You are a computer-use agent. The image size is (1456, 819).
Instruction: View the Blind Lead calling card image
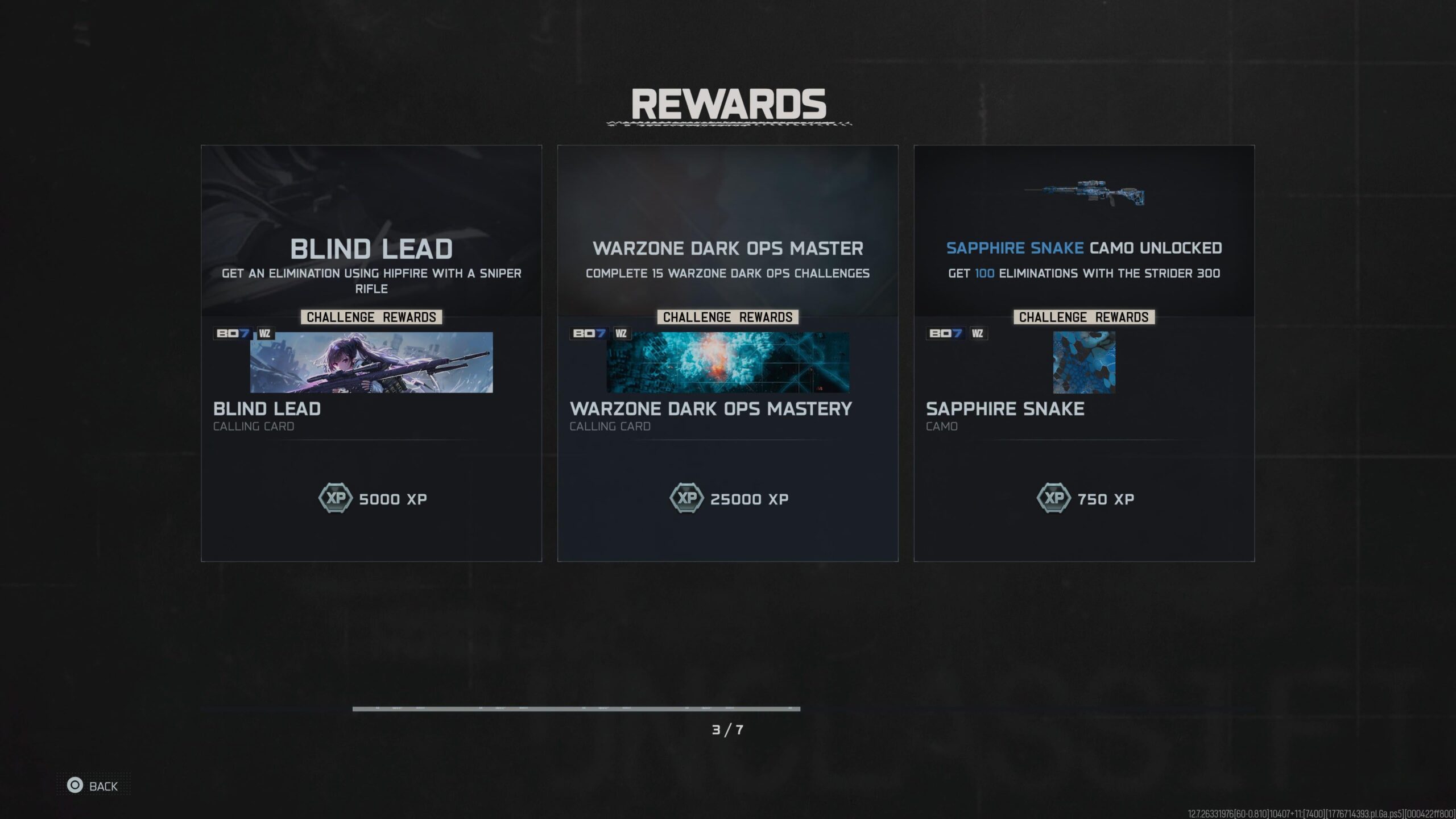[x=371, y=362]
